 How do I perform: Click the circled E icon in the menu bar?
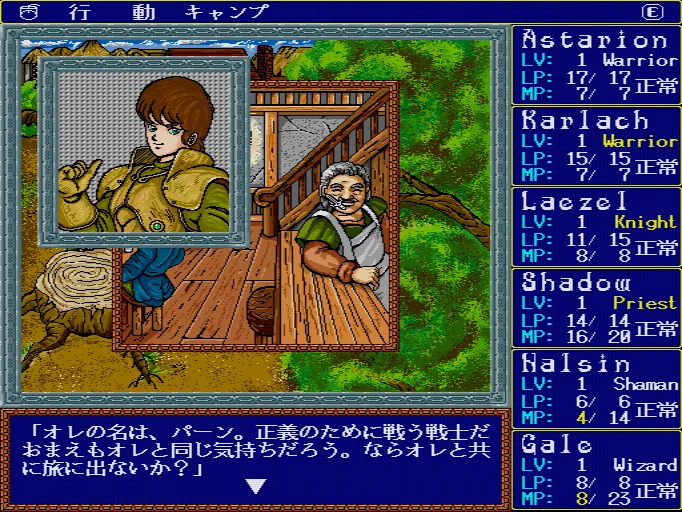652,12
